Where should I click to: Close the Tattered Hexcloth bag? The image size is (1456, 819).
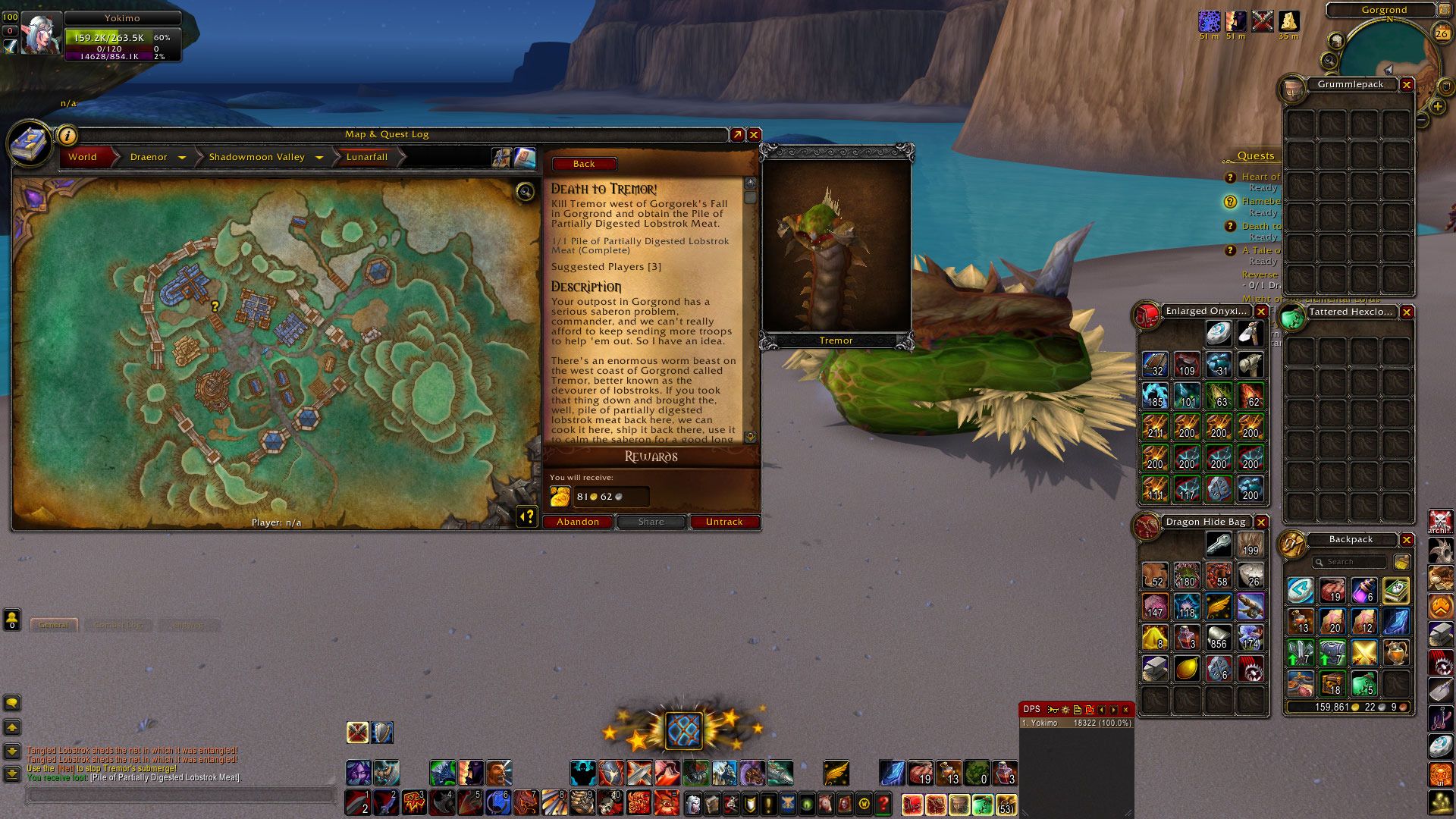1407,312
